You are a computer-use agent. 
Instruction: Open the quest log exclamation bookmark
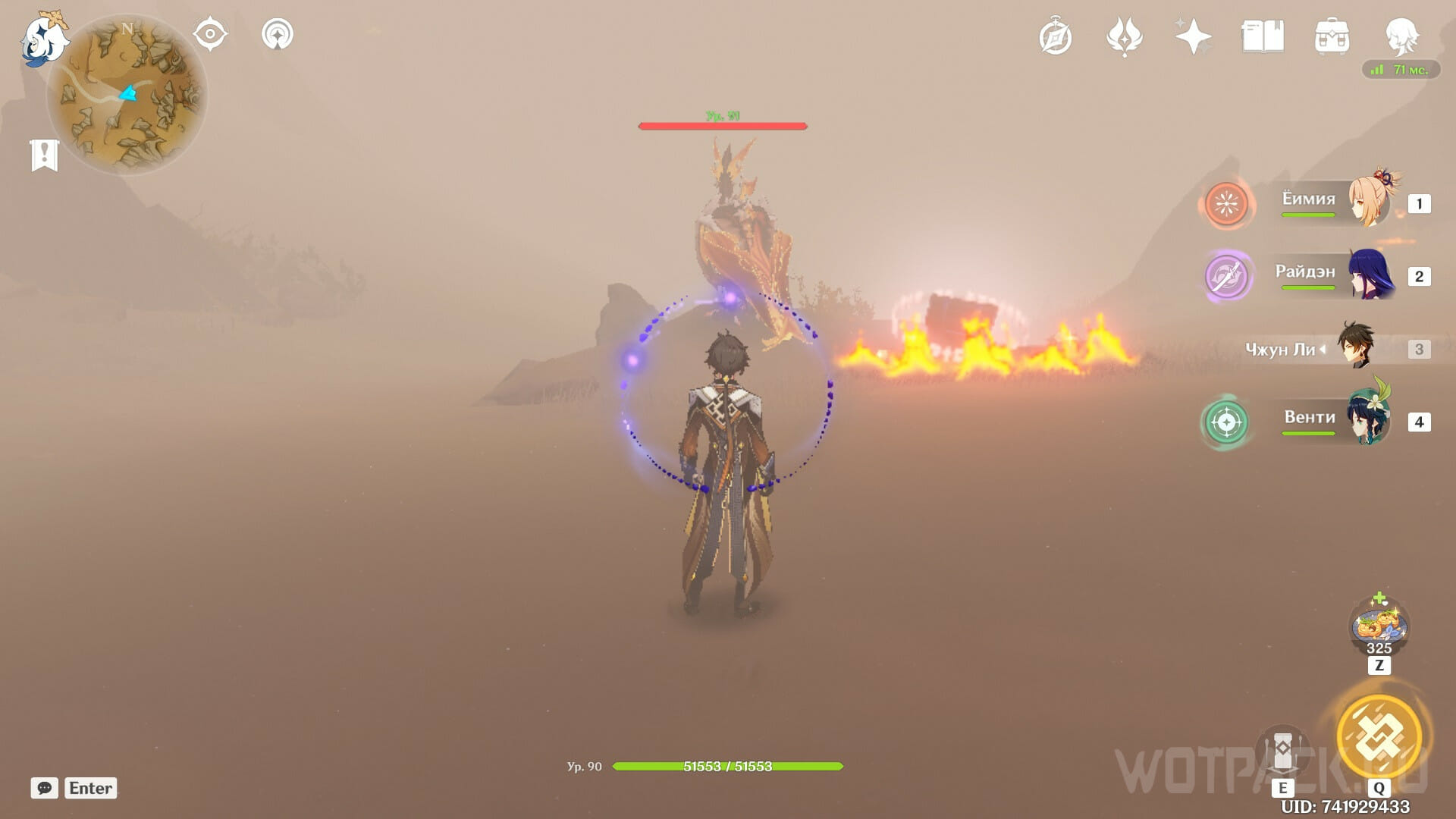pyautogui.click(x=45, y=155)
